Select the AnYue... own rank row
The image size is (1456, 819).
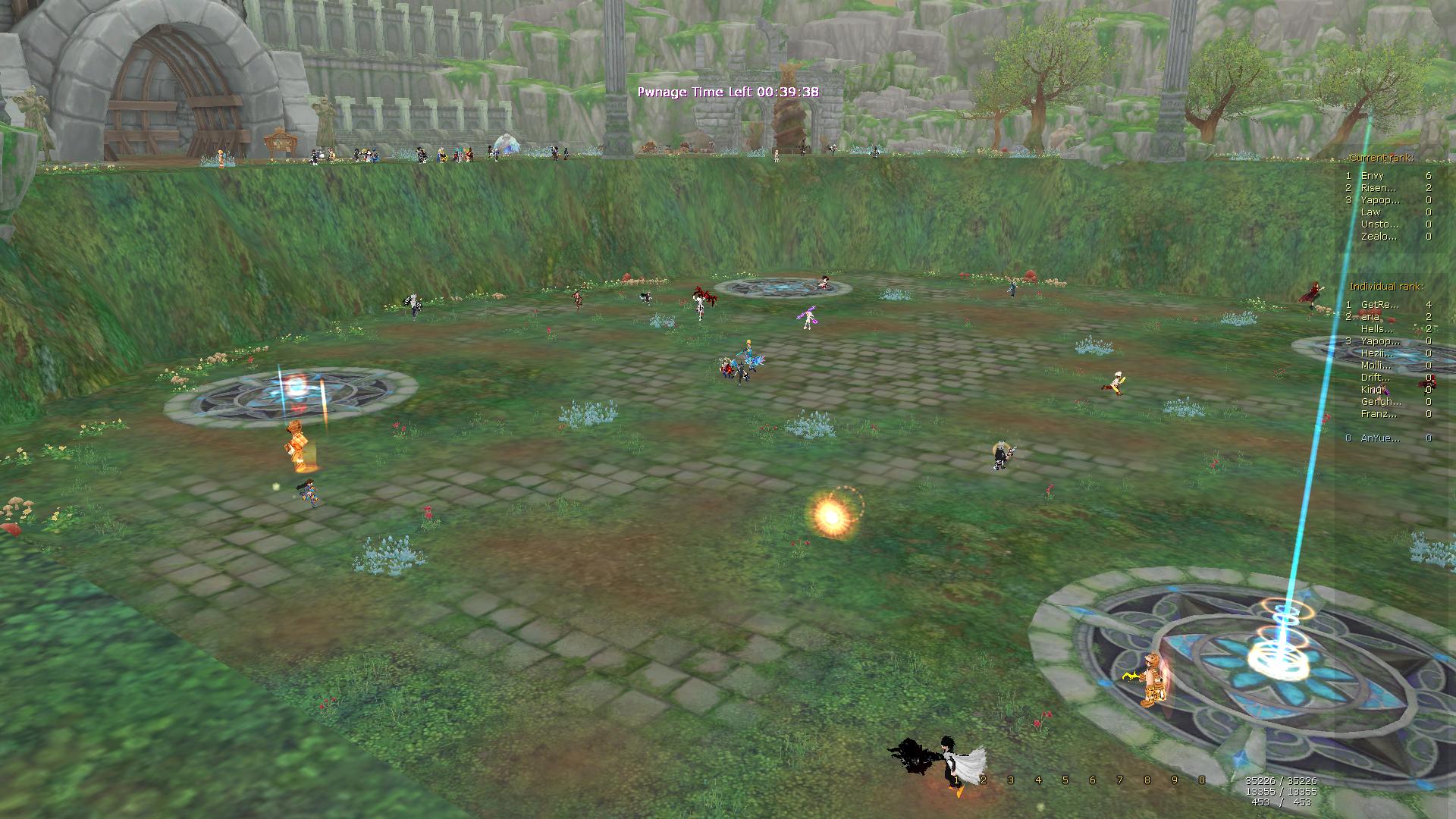pyautogui.click(x=1380, y=438)
